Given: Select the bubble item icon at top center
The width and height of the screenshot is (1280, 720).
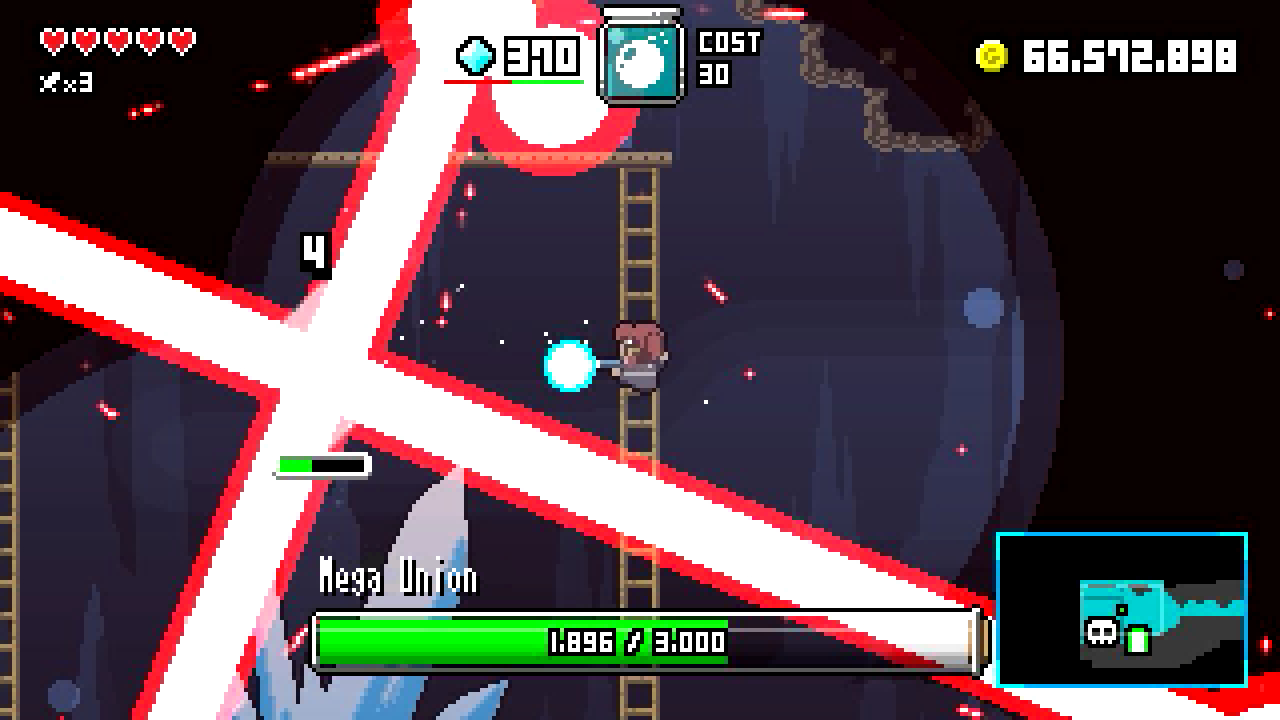Looking at the screenshot, I should pyautogui.click(x=640, y=57).
